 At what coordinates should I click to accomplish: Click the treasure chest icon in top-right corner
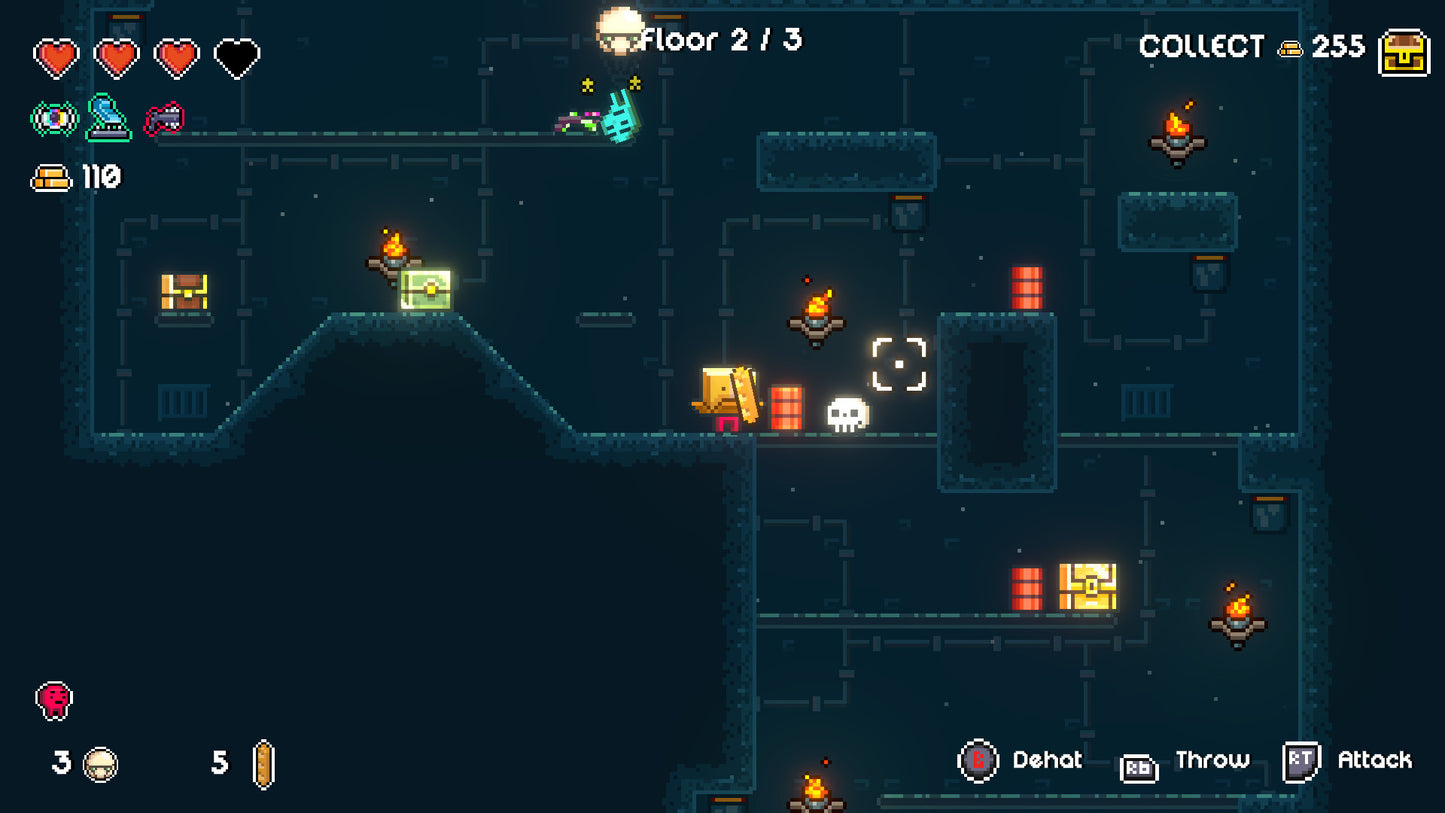click(x=1405, y=49)
